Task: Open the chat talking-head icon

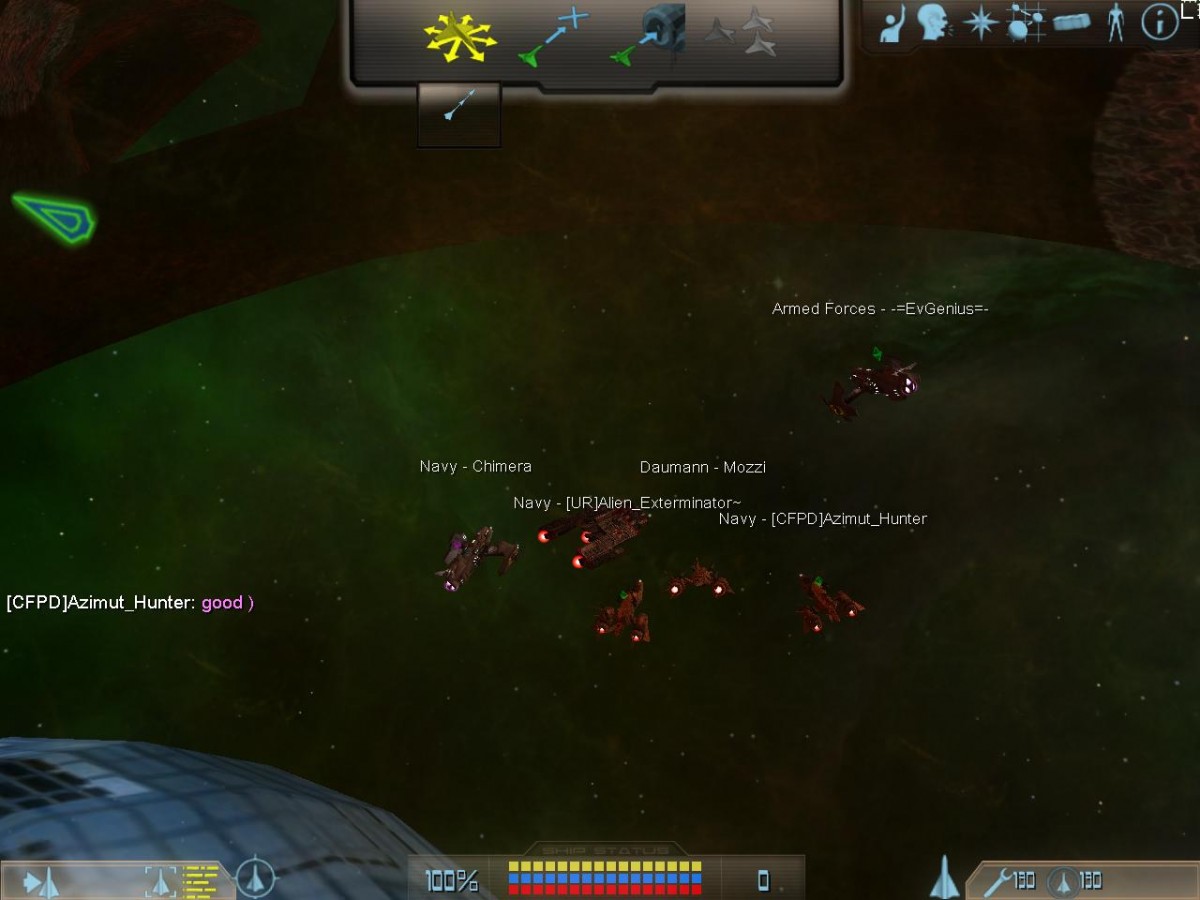Action: pyautogui.click(x=934, y=23)
